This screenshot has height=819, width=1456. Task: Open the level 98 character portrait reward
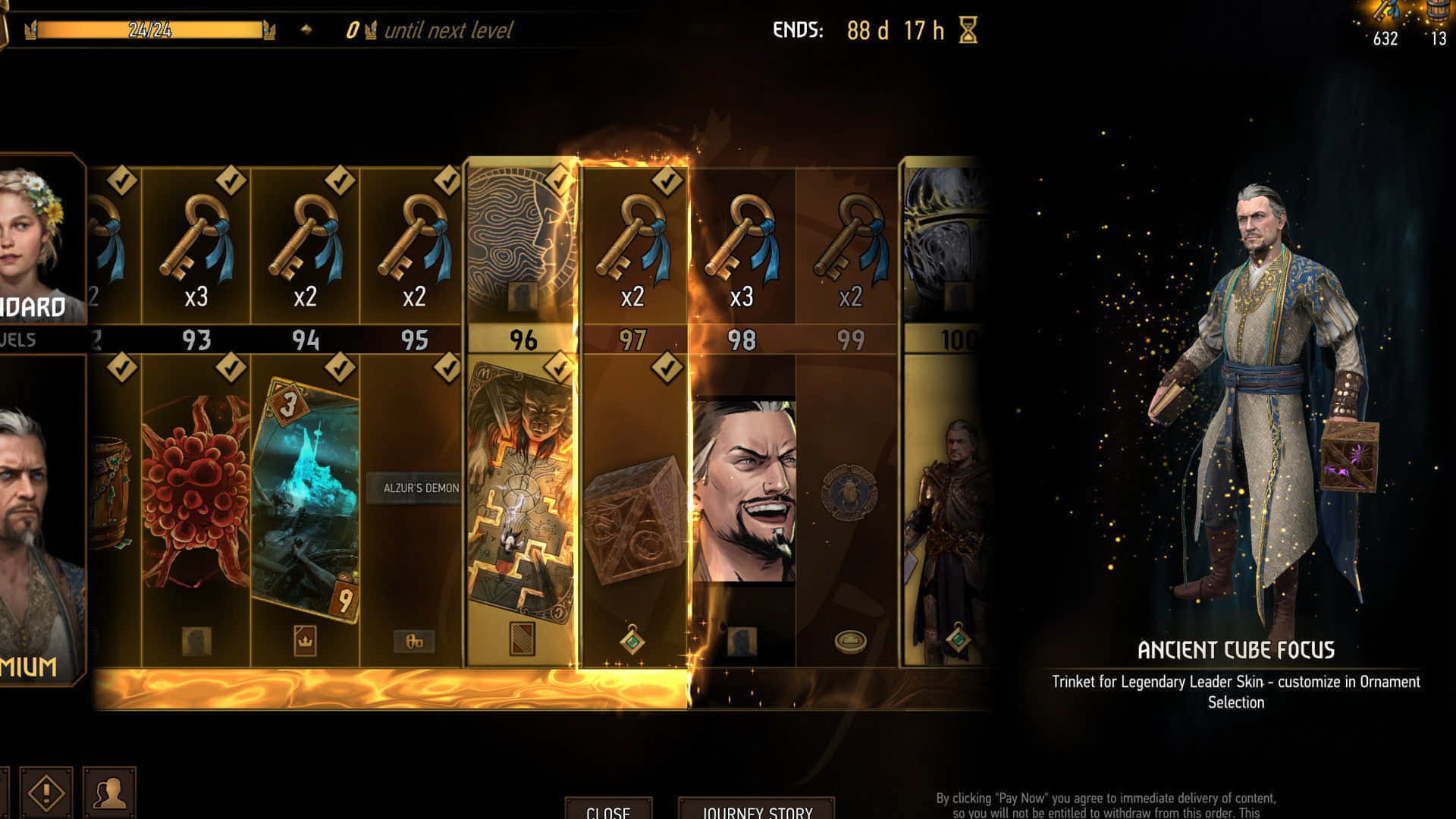click(x=742, y=493)
